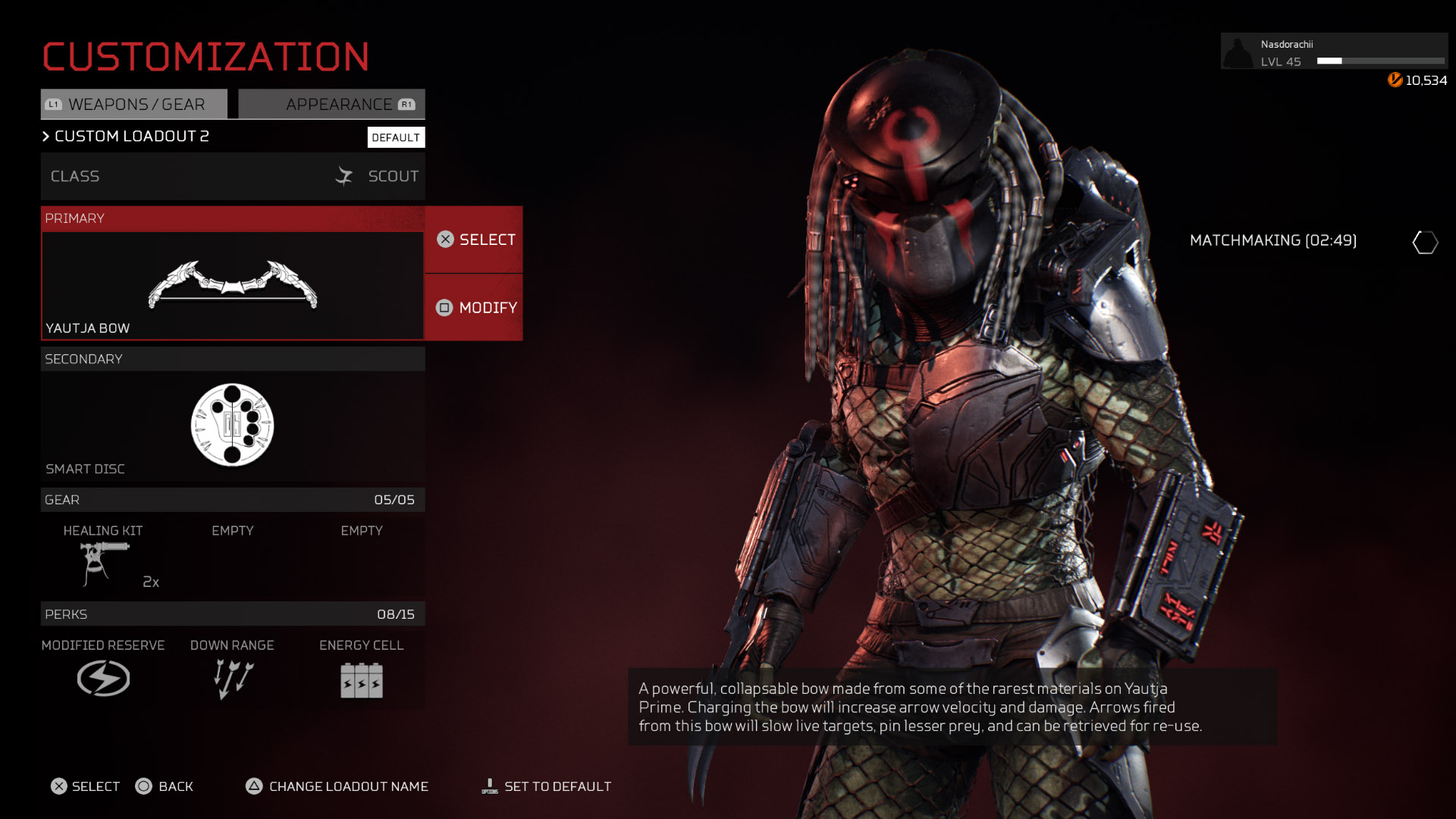Viewport: 1456px width, 819px height.
Task: Switch to the Weapons / Gear tab
Action: coord(134,105)
